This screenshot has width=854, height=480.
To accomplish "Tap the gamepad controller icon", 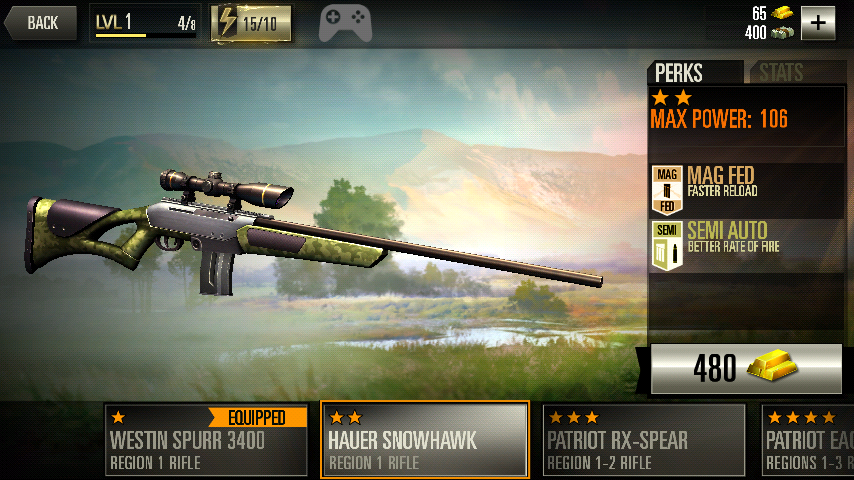I will [345, 23].
